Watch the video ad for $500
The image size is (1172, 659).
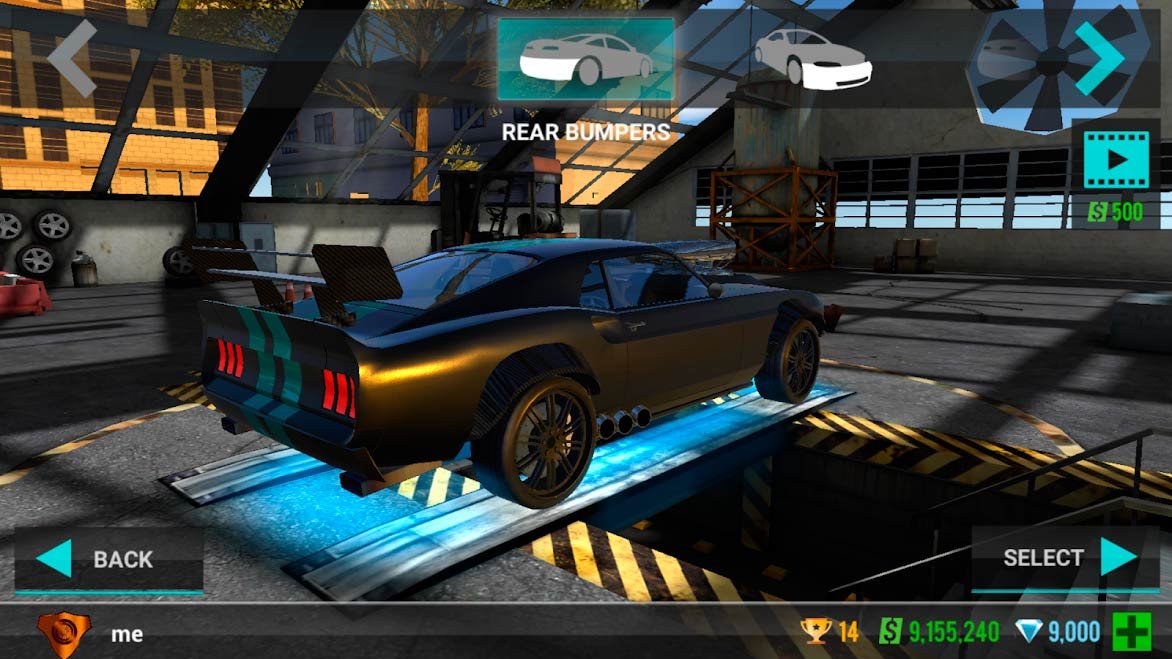click(x=1114, y=160)
